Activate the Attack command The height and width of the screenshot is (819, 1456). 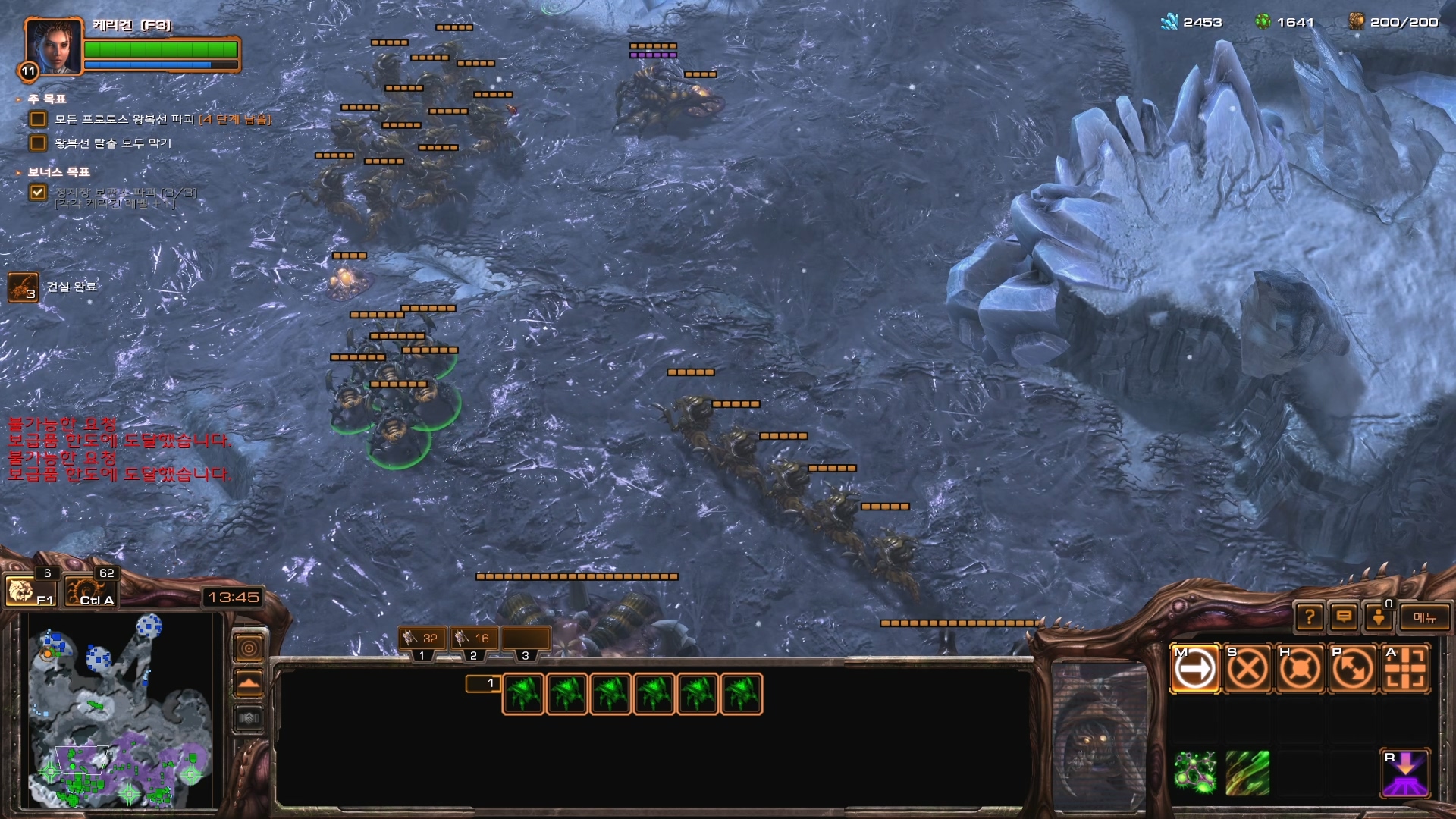(1404, 669)
